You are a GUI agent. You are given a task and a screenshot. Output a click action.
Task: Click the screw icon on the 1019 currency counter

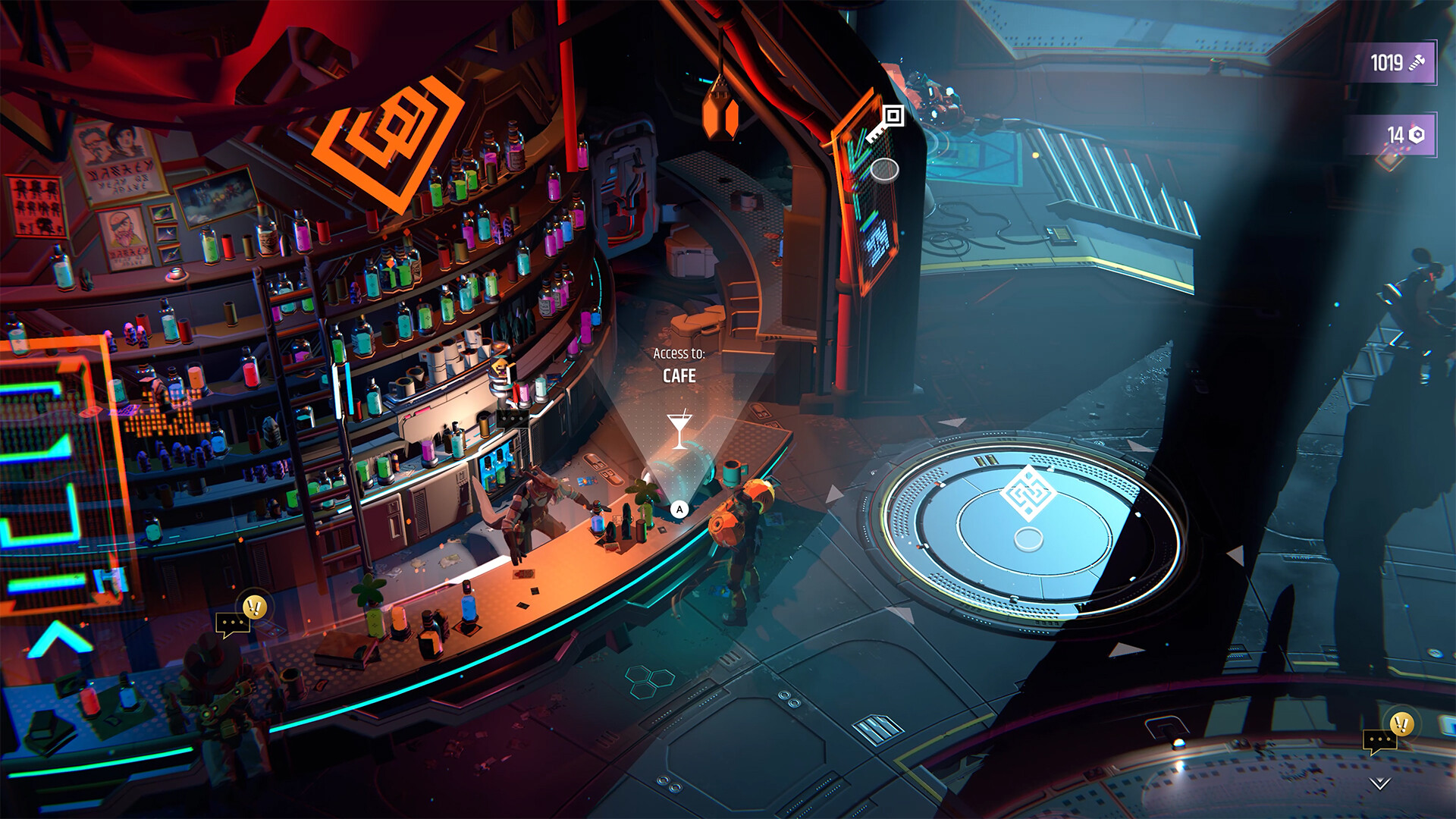point(1417,64)
